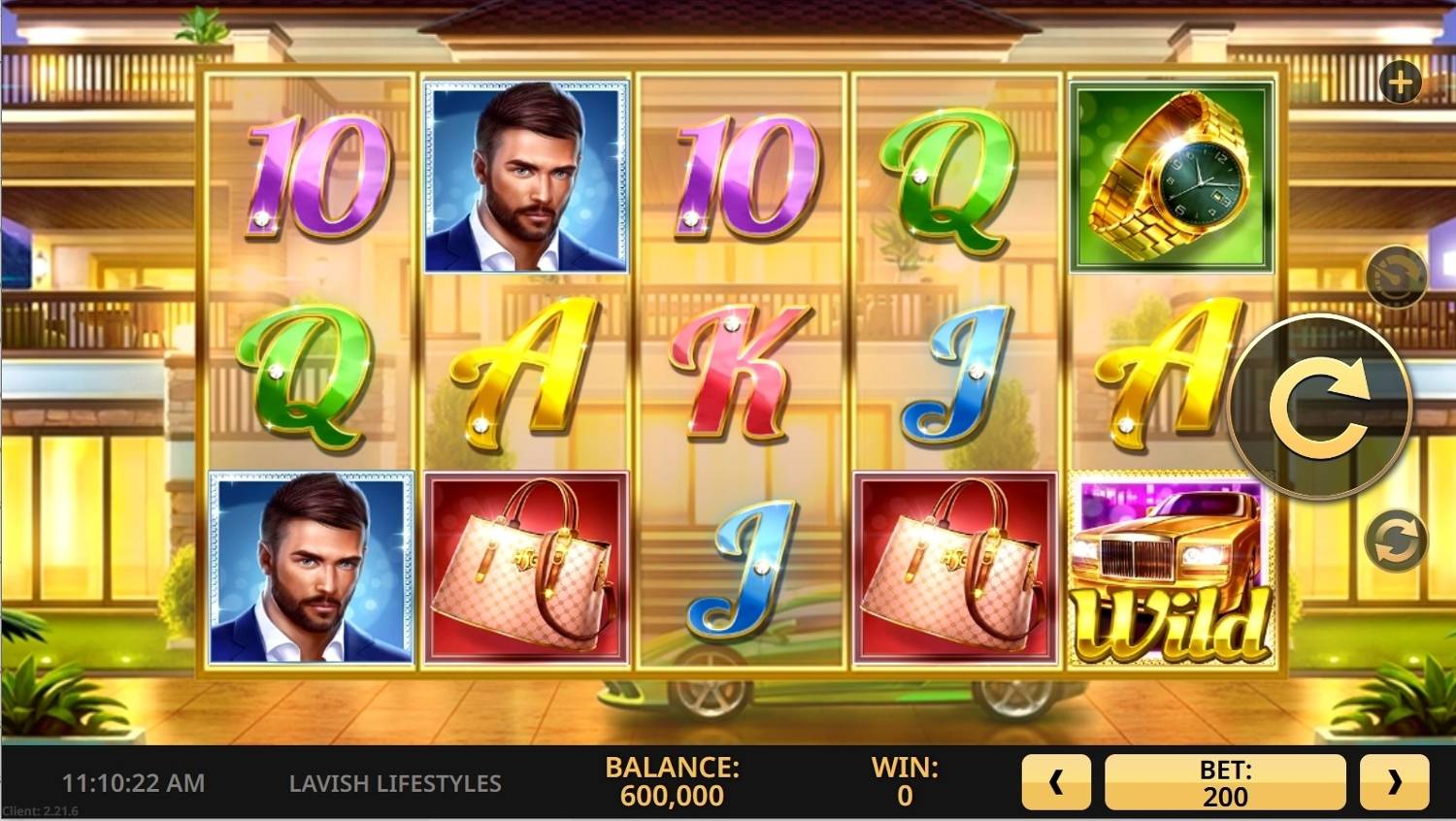Decrease the bet with the left arrow
The image size is (1456, 821).
coord(1056,782)
